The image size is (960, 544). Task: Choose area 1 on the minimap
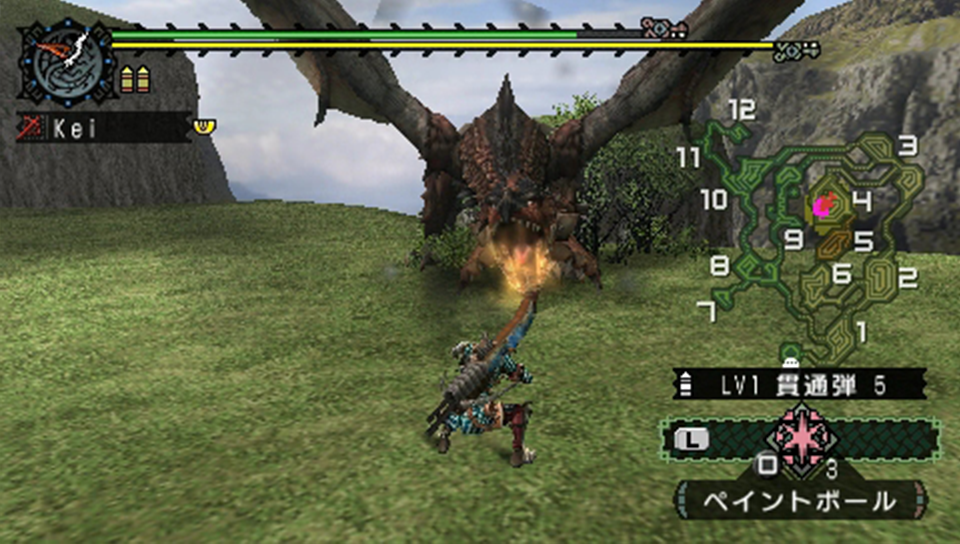point(862,331)
